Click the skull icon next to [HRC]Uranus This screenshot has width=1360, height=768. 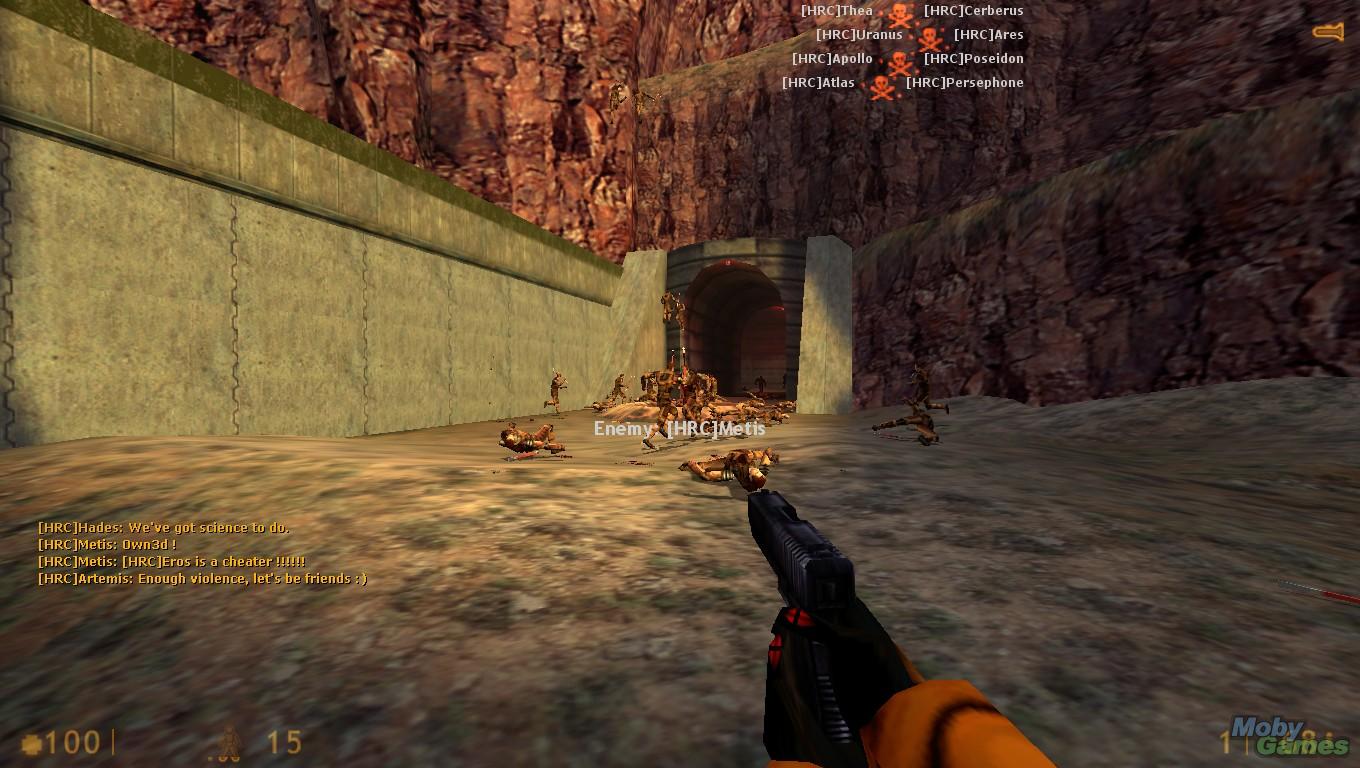pos(930,39)
